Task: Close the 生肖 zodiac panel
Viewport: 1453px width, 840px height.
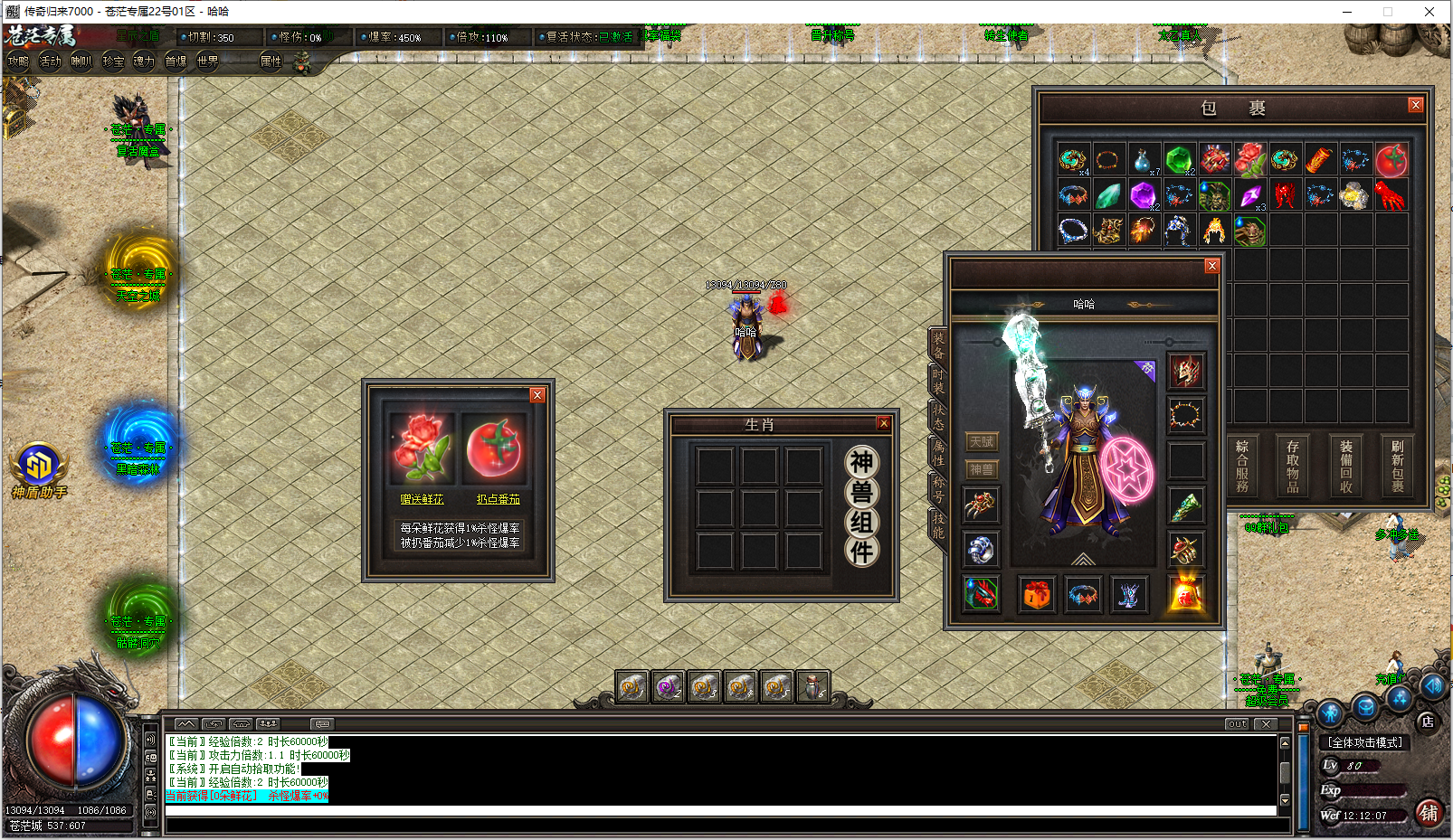Action: coord(884,423)
